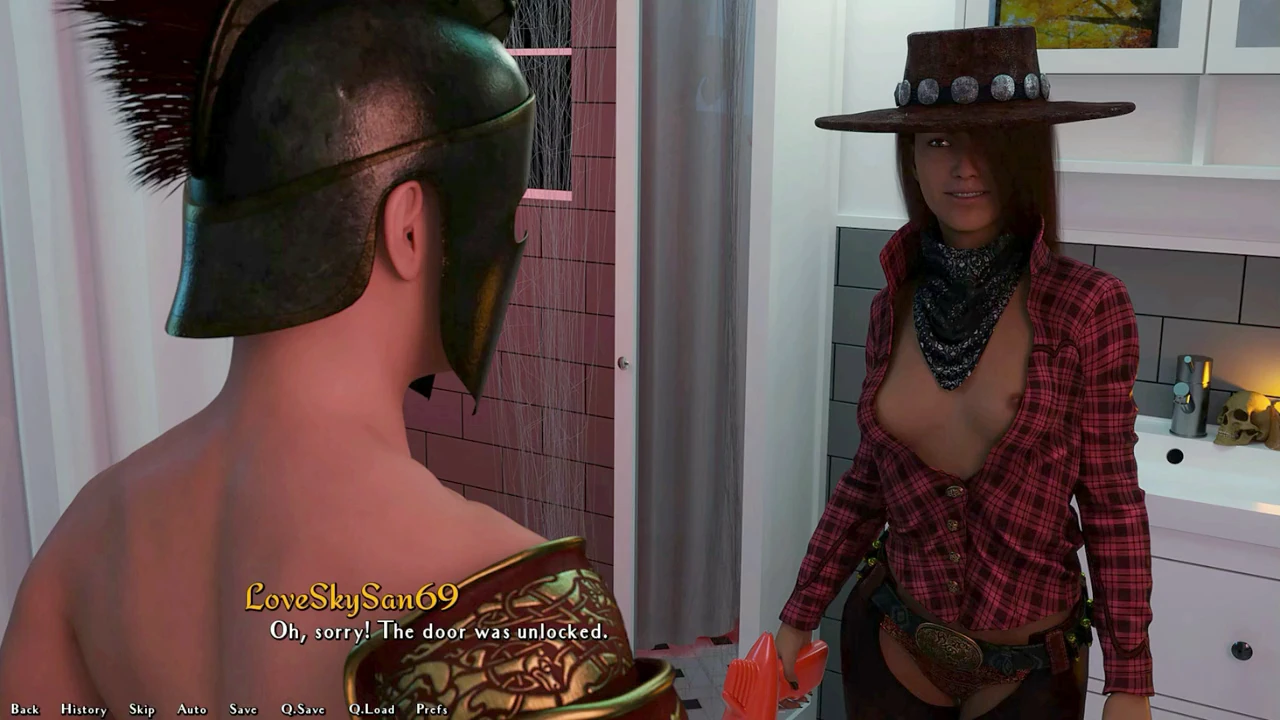The width and height of the screenshot is (1280, 720).
Task: Open the Save menu
Action: (243, 709)
